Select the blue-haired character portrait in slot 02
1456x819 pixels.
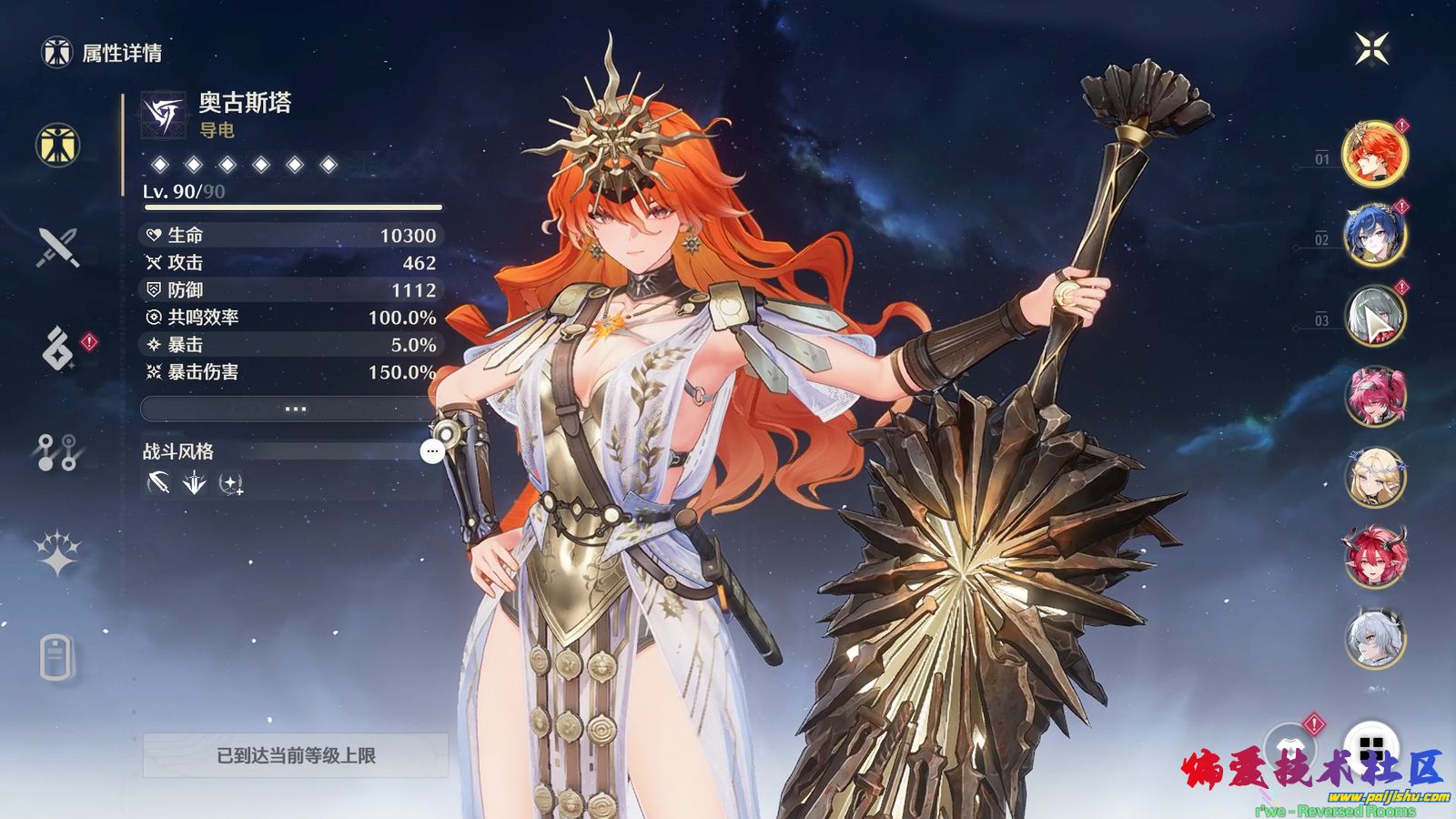point(1374,234)
